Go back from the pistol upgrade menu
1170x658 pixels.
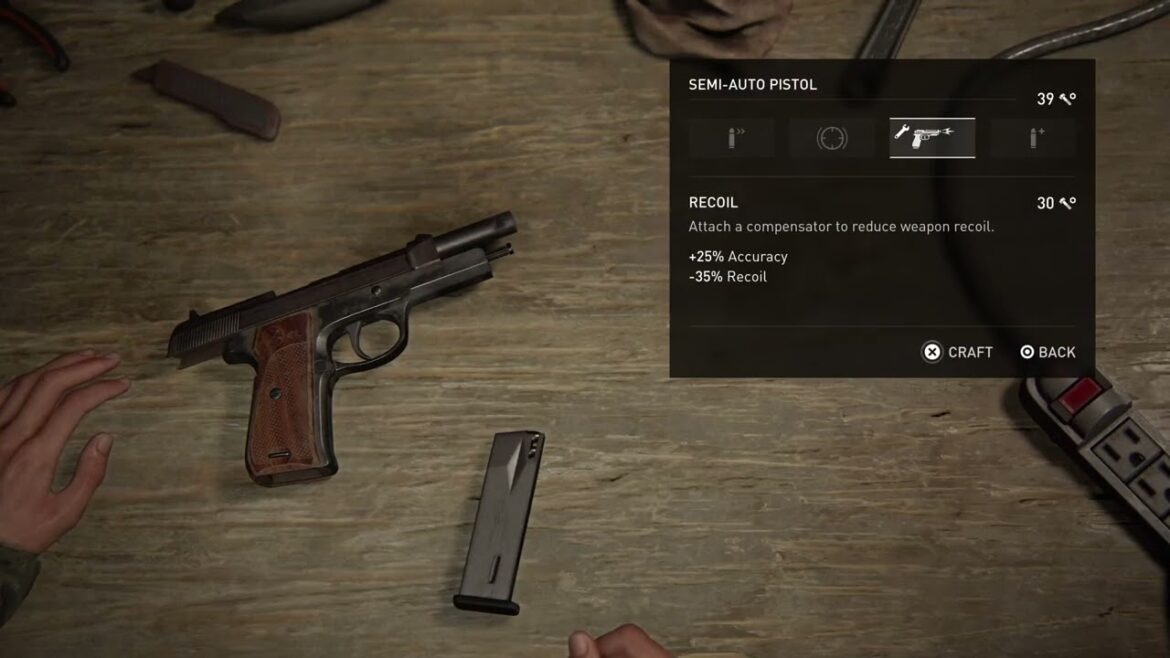[x=1047, y=352]
